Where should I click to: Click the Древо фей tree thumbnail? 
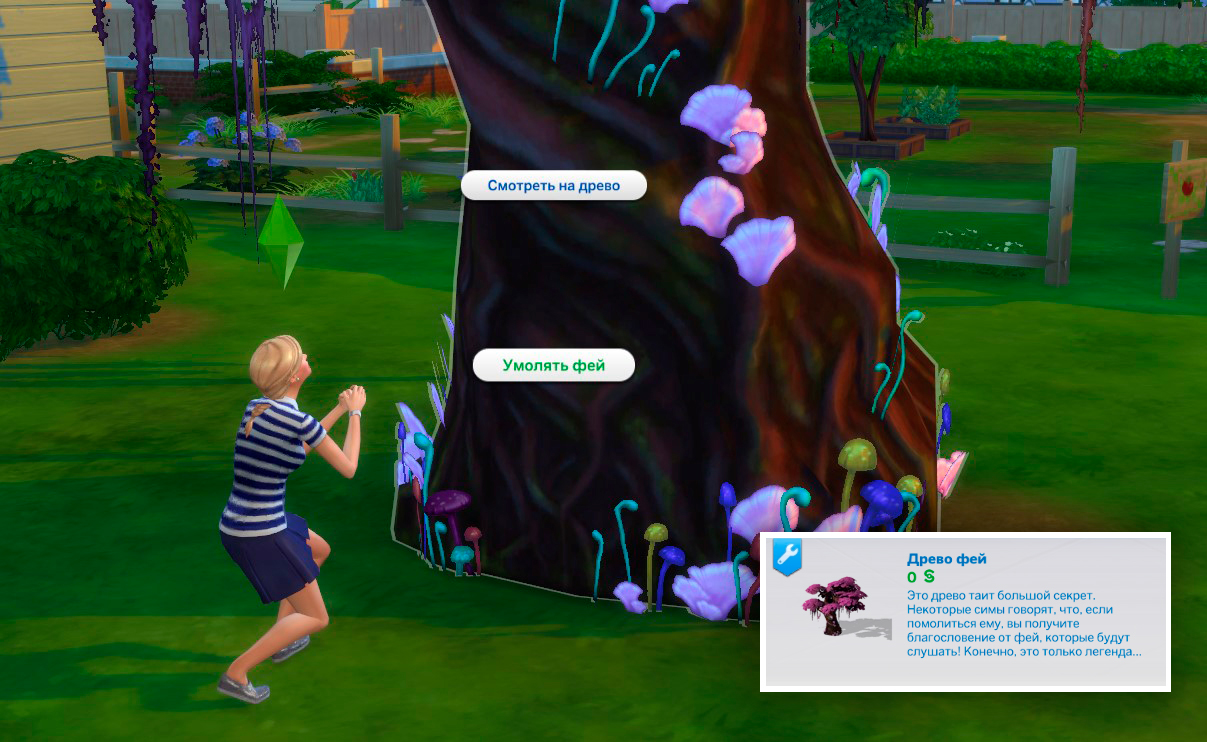pos(833,604)
